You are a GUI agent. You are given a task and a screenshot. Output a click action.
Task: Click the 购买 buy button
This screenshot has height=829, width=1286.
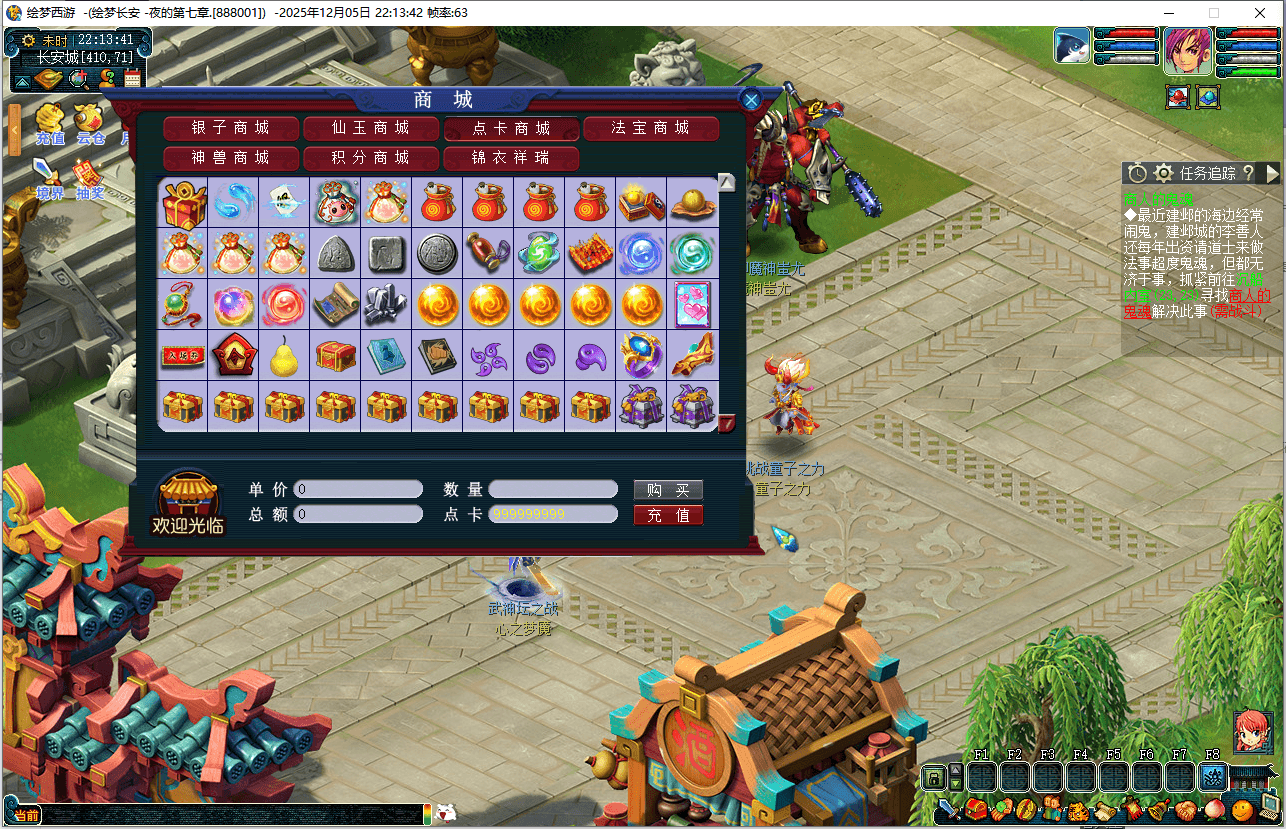tap(668, 490)
